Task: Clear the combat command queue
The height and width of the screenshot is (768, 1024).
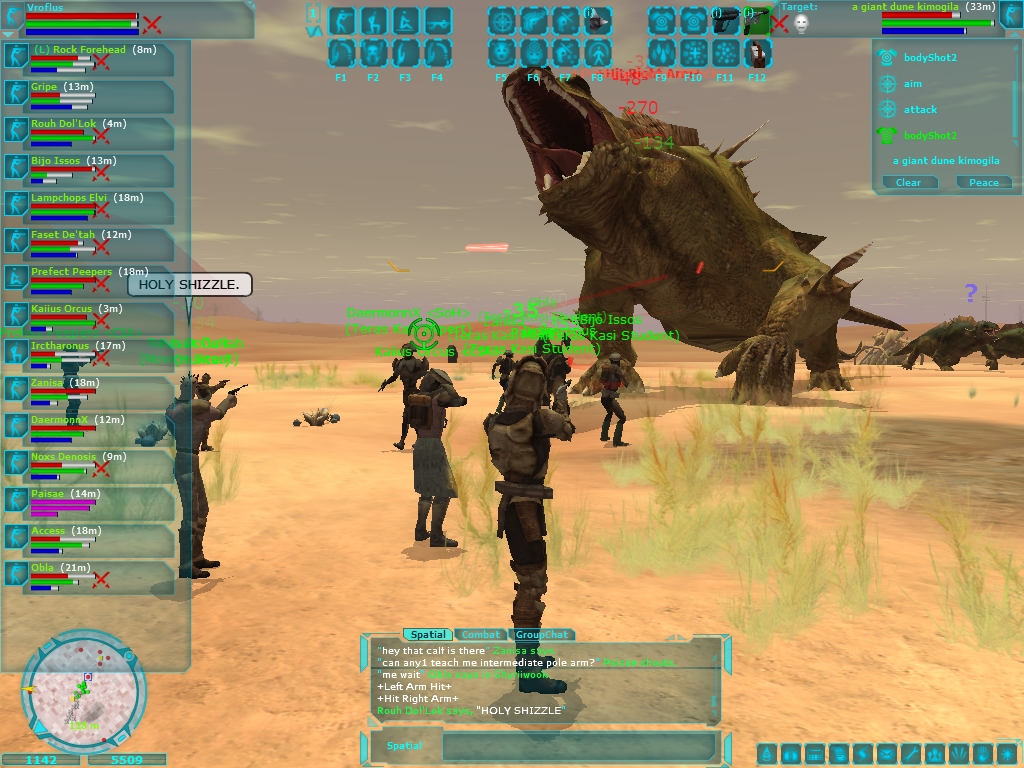Action: pyautogui.click(x=908, y=182)
